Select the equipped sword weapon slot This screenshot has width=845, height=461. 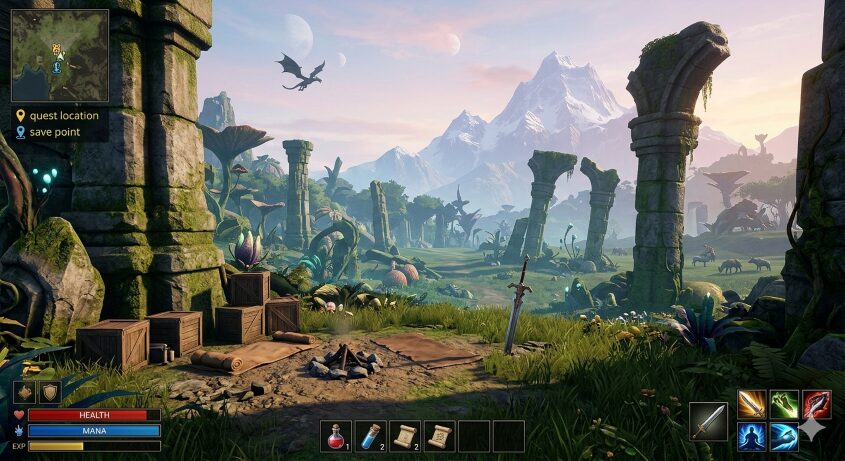[708, 421]
